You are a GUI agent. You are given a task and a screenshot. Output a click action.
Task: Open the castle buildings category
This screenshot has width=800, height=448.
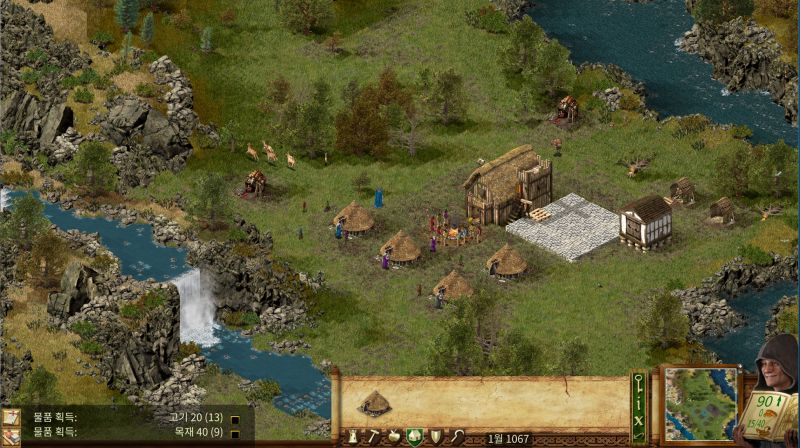coord(353,437)
